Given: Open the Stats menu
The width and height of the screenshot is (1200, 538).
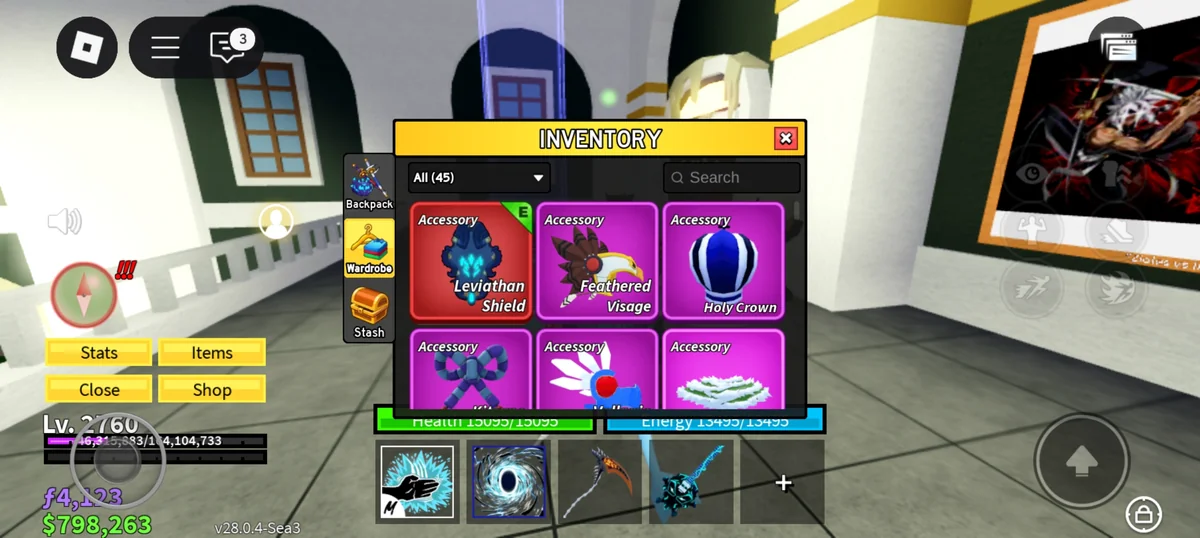Looking at the screenshot, I should coord(99,353).
